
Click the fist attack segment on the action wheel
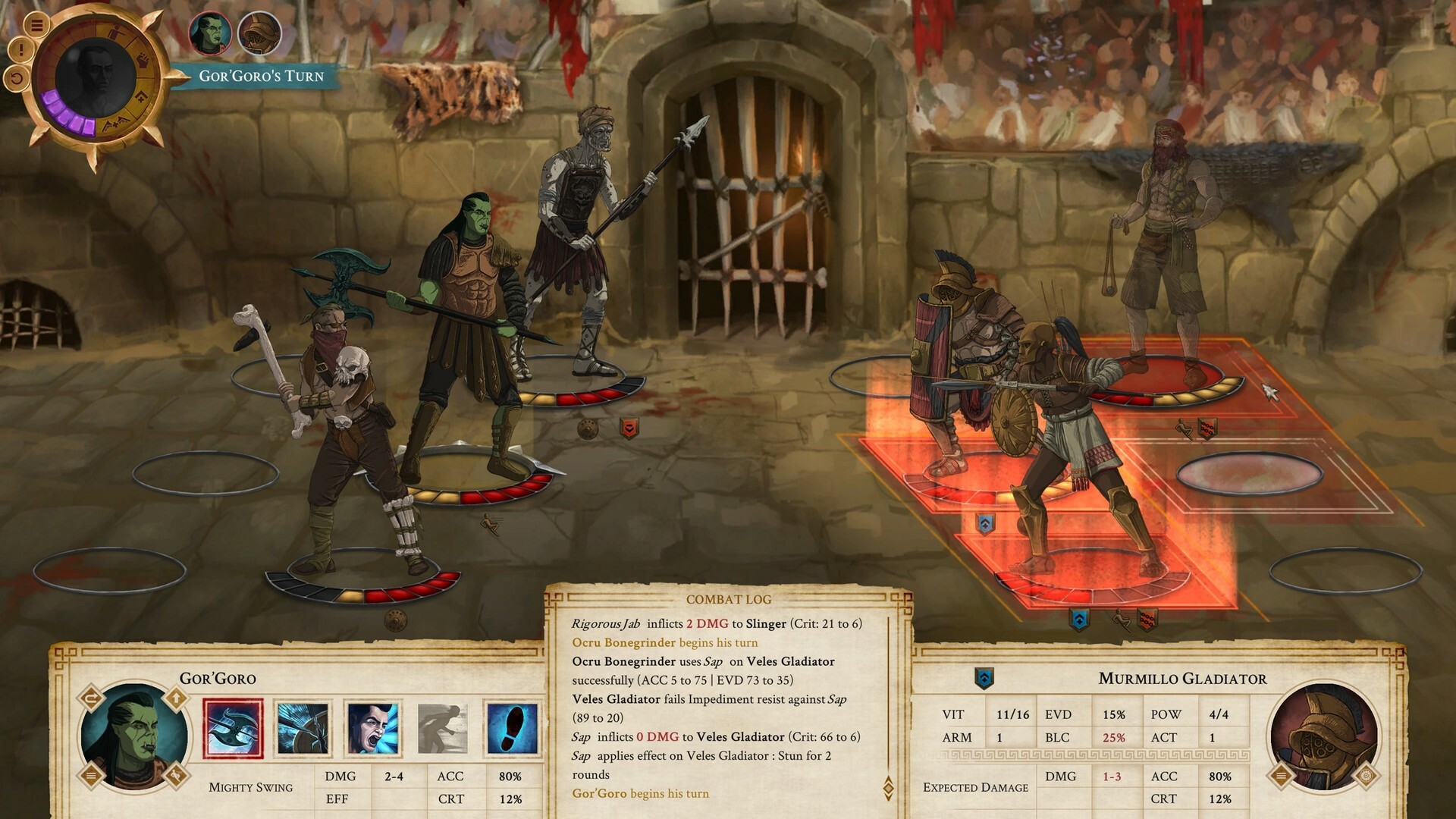[x=143, y=59]
